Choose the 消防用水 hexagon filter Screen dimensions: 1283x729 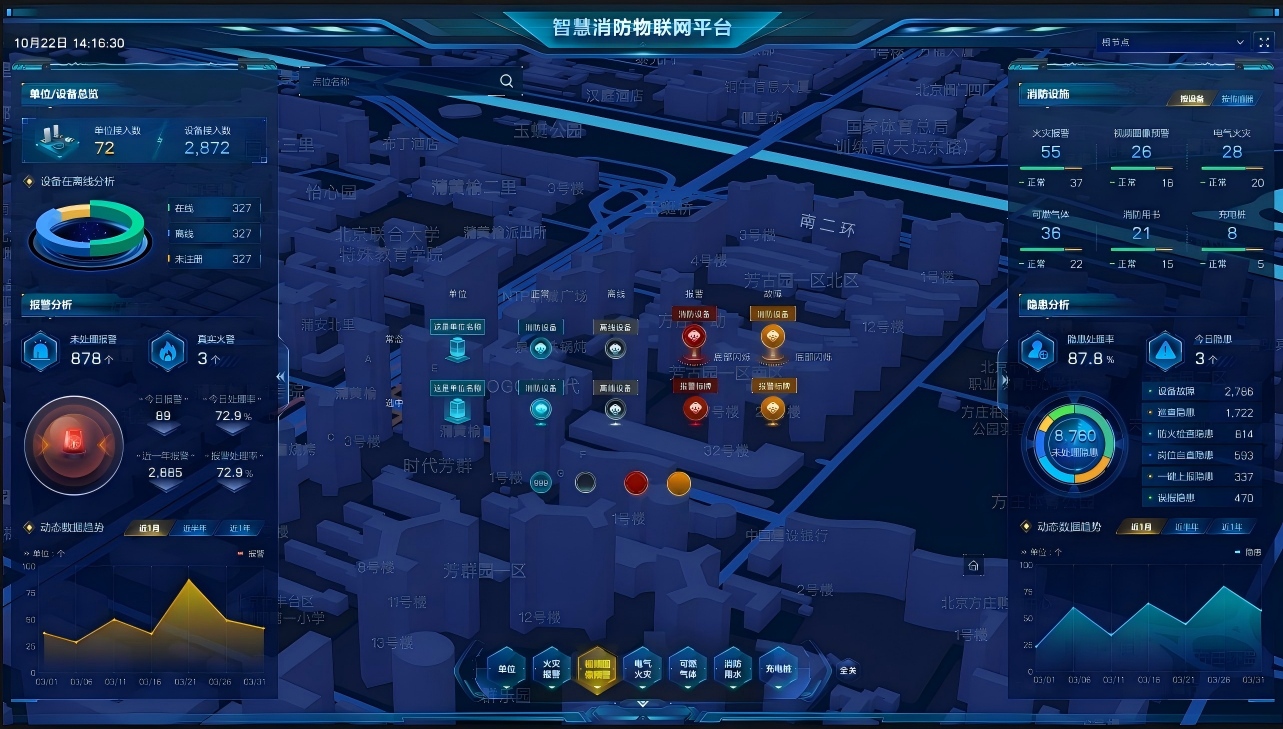click(x=733, y=669)
